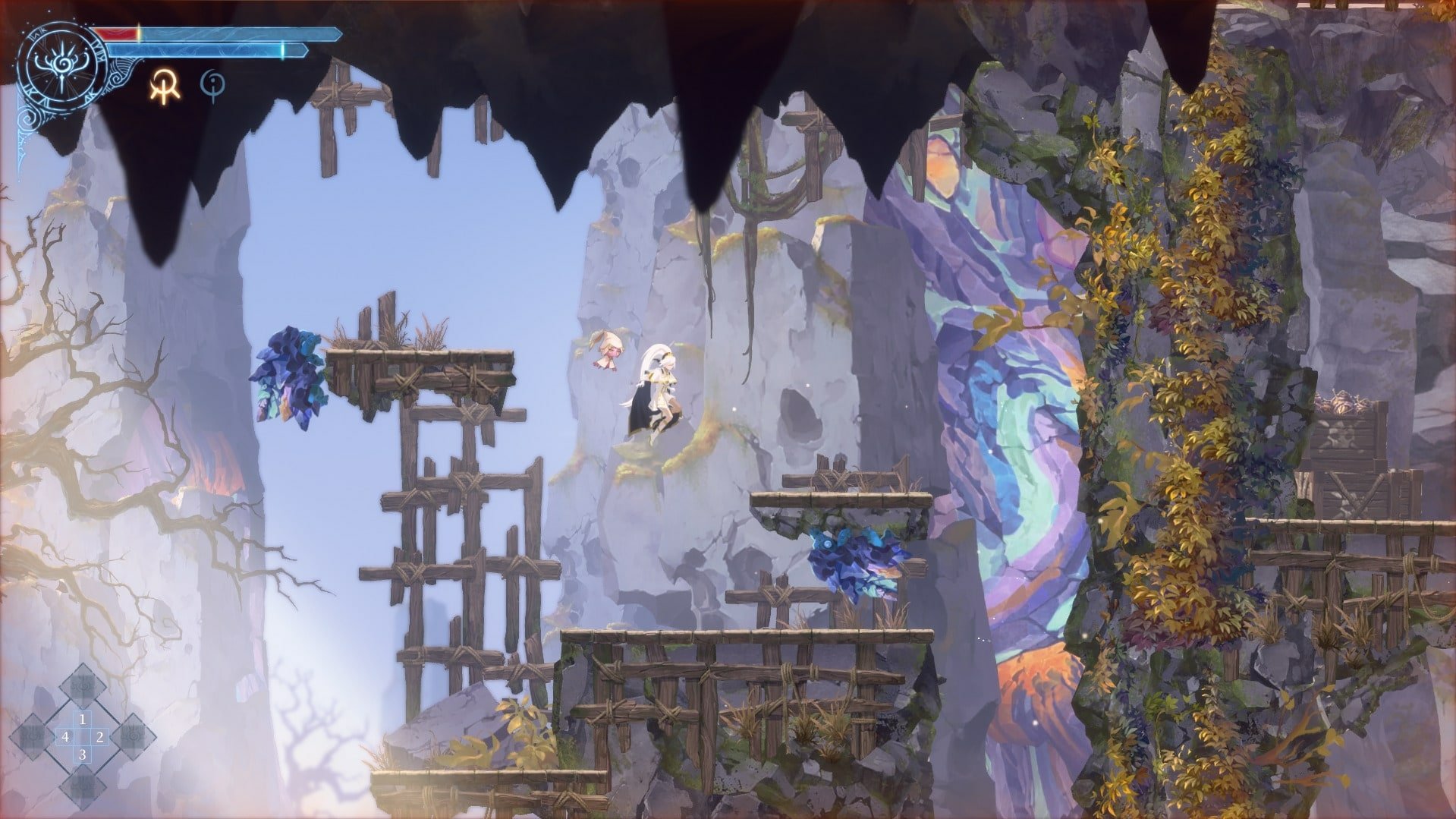Select quick-slot 3 in the diamond pad
Image resolution: width=1456 pixels, height=819 pixels.
(83, 754)
